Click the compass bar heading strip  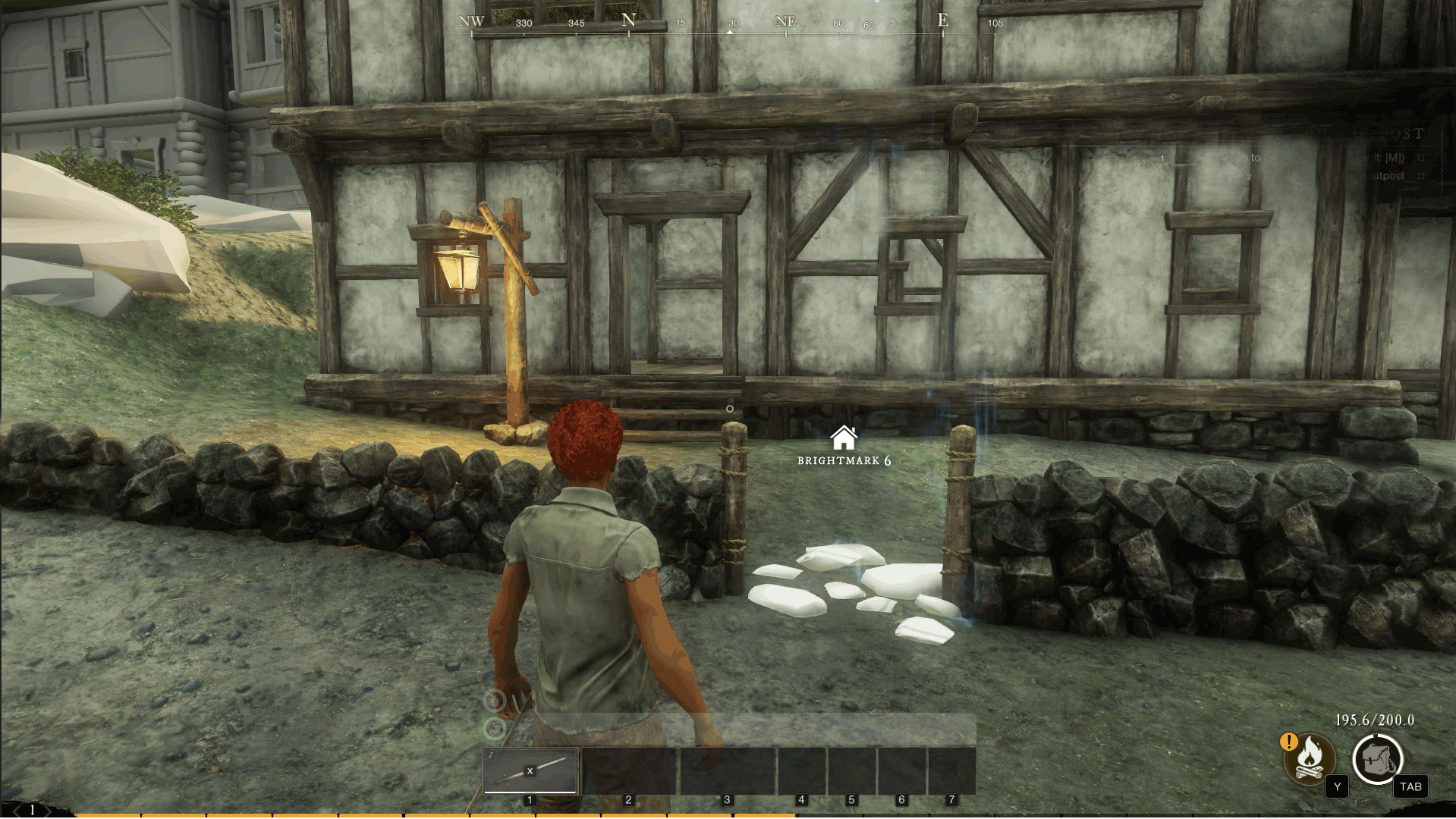pyautogui.click(x=730, y=24)
